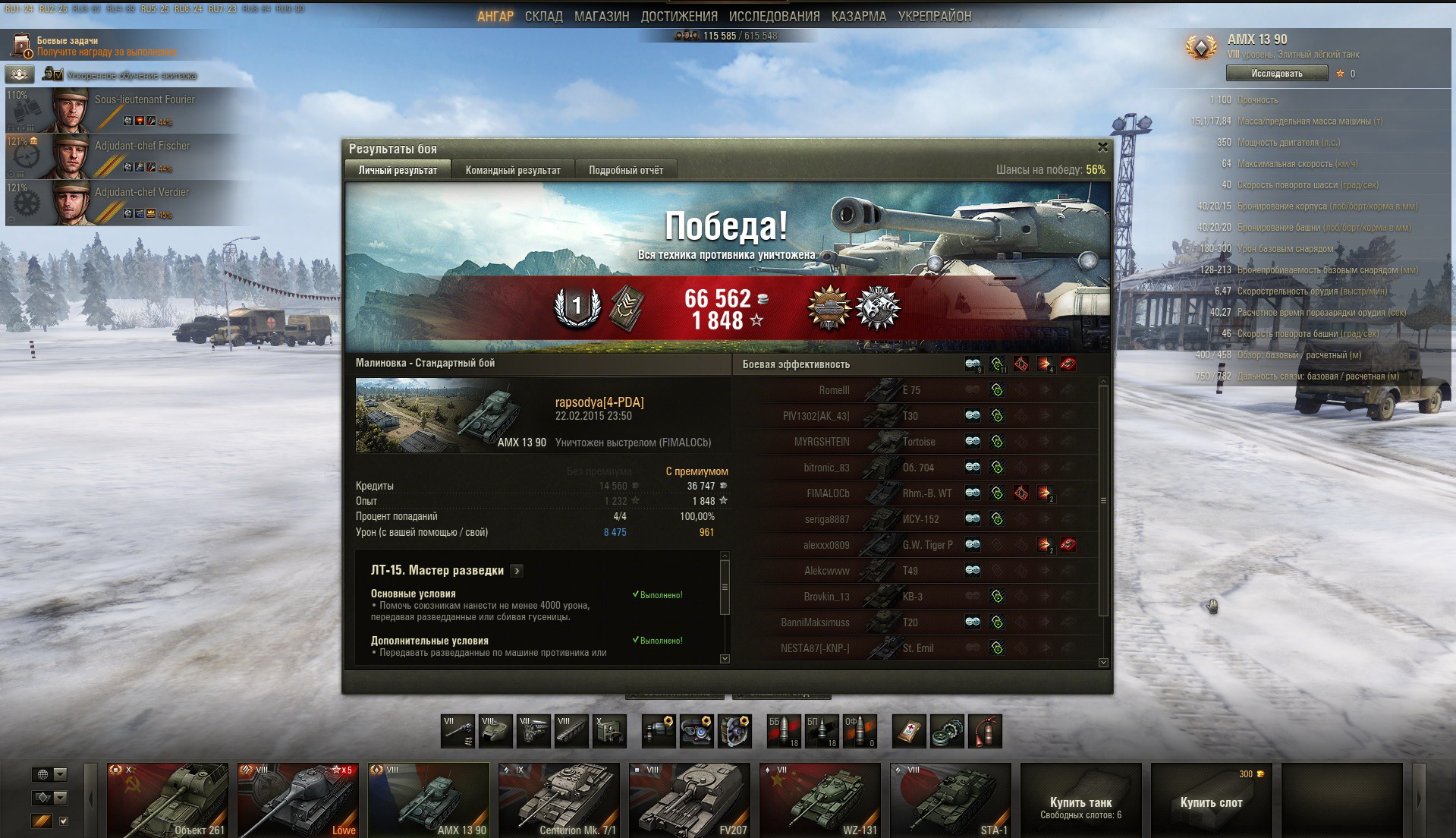Buy a new slot with Купить слот
The width and height of the screenshot is (1456, 838).
(x=1211, y=802)
